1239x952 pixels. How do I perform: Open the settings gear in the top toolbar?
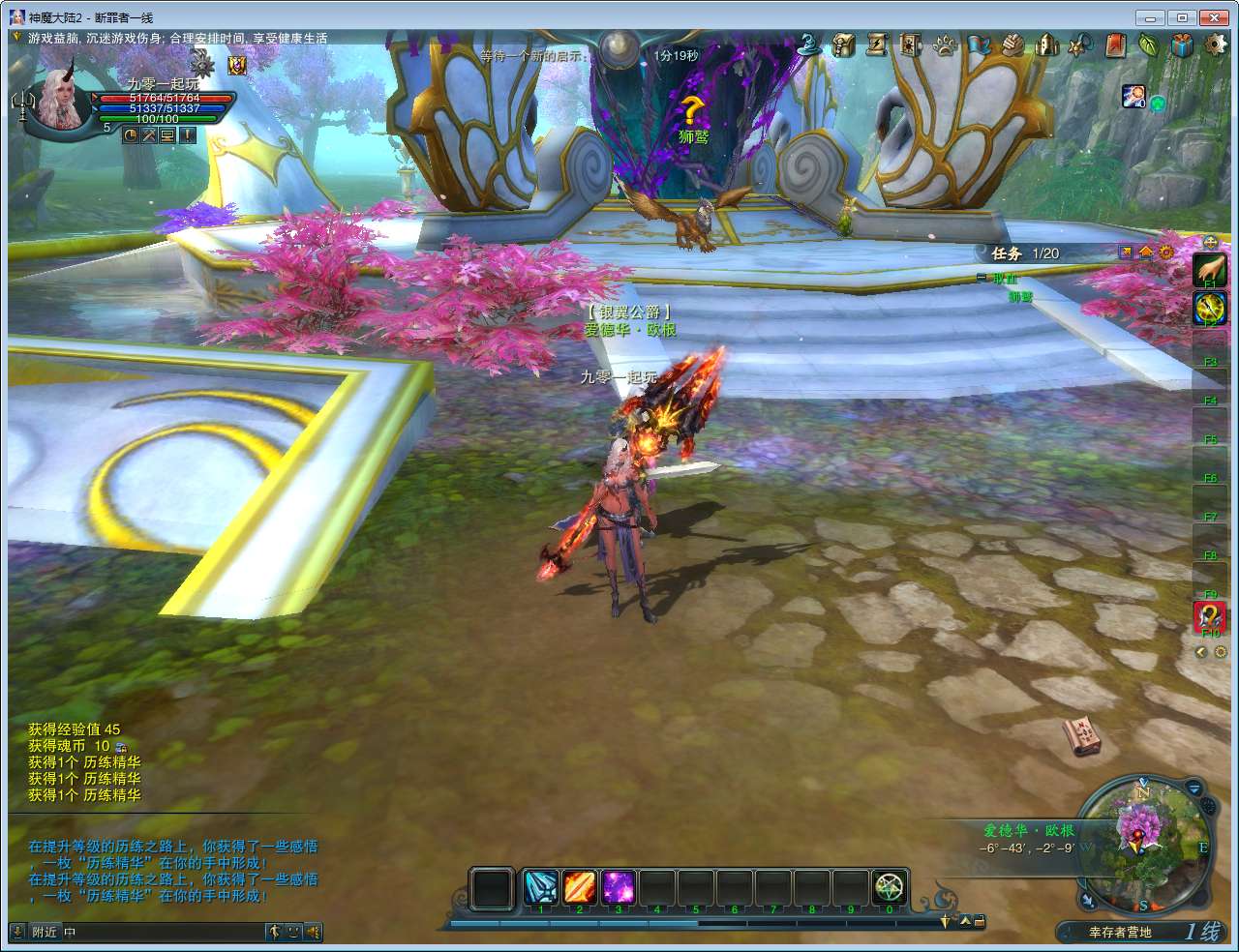point(1215,45)
